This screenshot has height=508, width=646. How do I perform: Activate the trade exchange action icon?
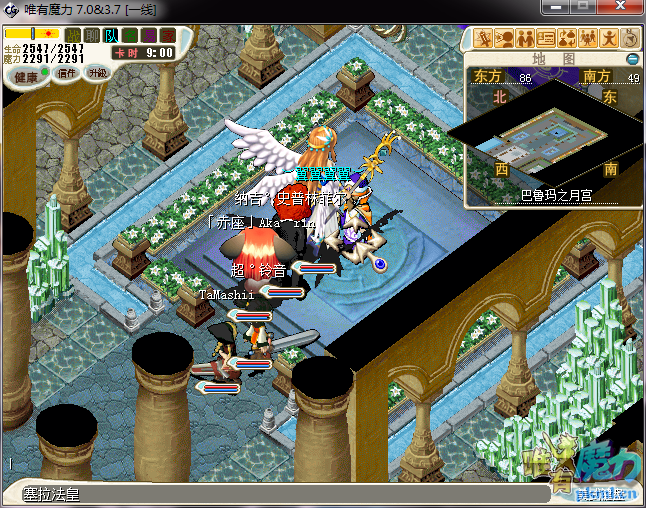click(x=567, y=39)
